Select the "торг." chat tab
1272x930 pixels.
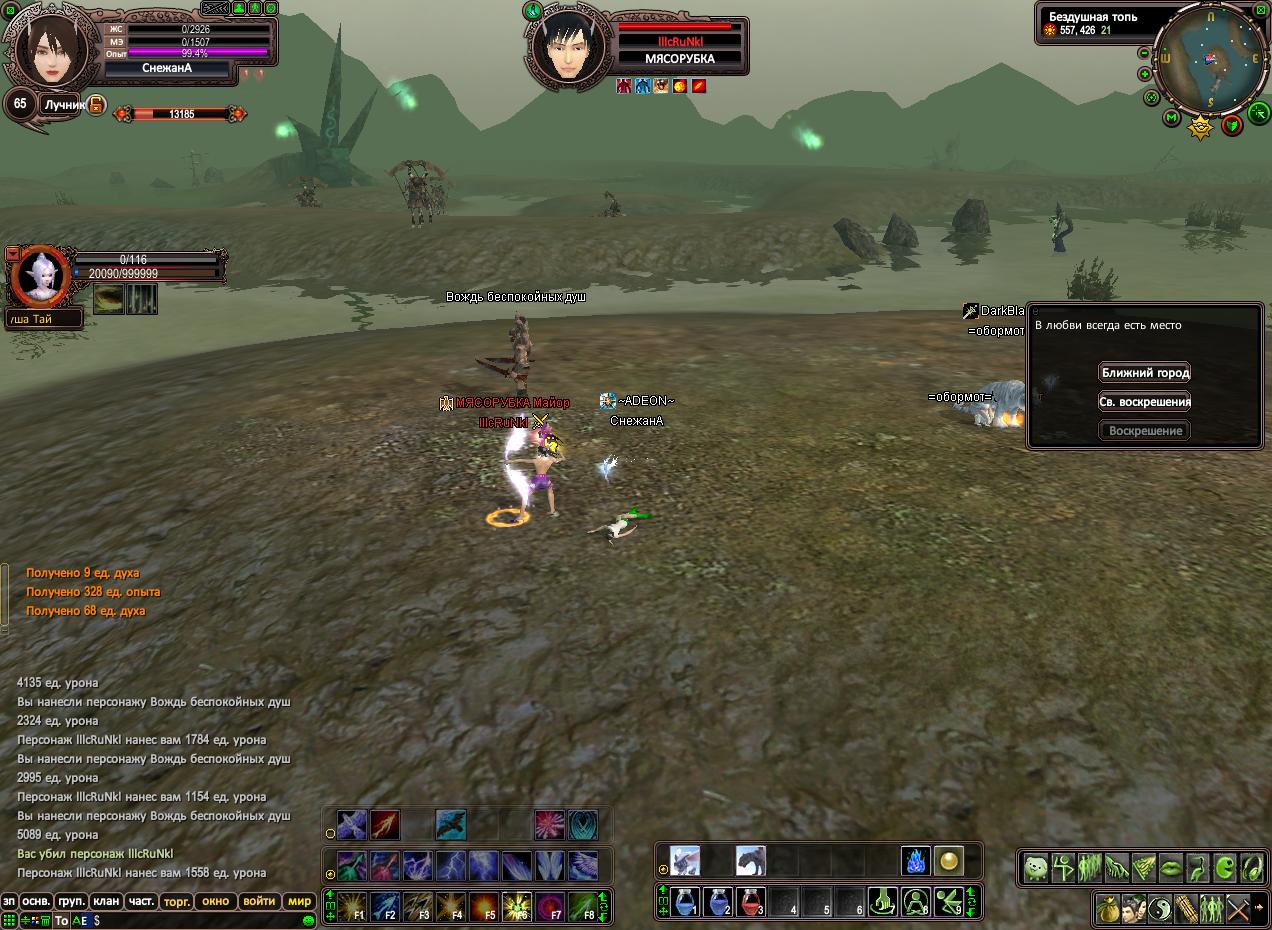[177, 901]
